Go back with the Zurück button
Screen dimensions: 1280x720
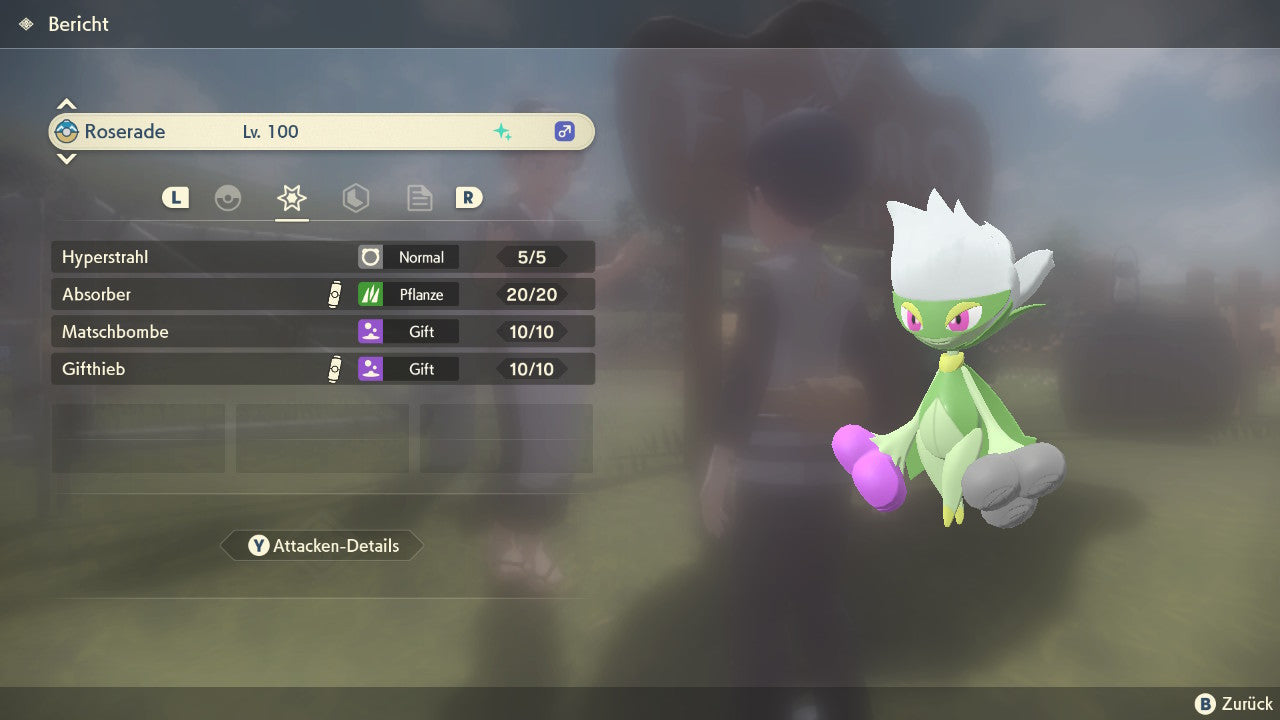pos(1234,703)
